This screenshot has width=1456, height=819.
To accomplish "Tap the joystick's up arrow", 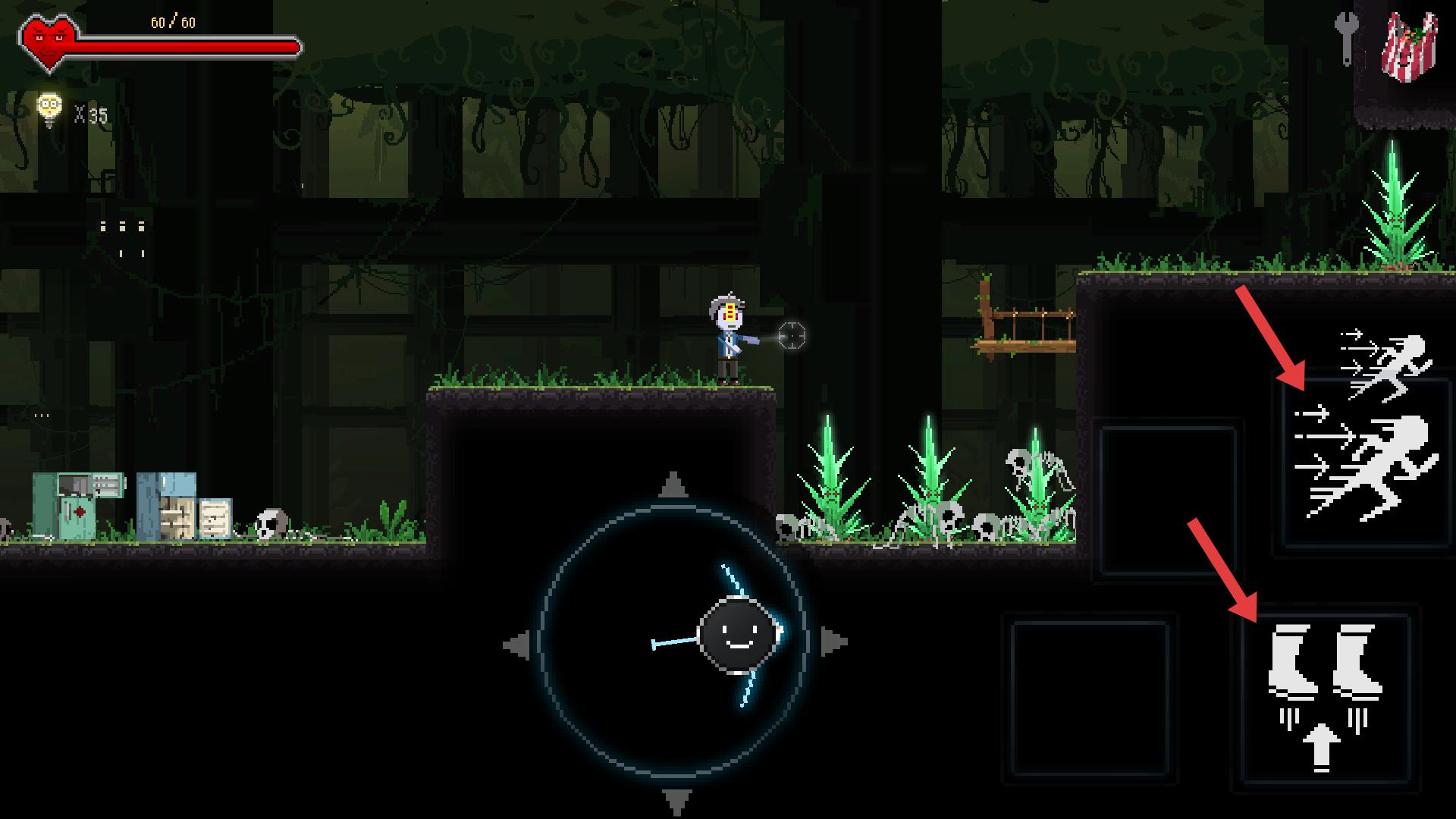I will (673, 485).
